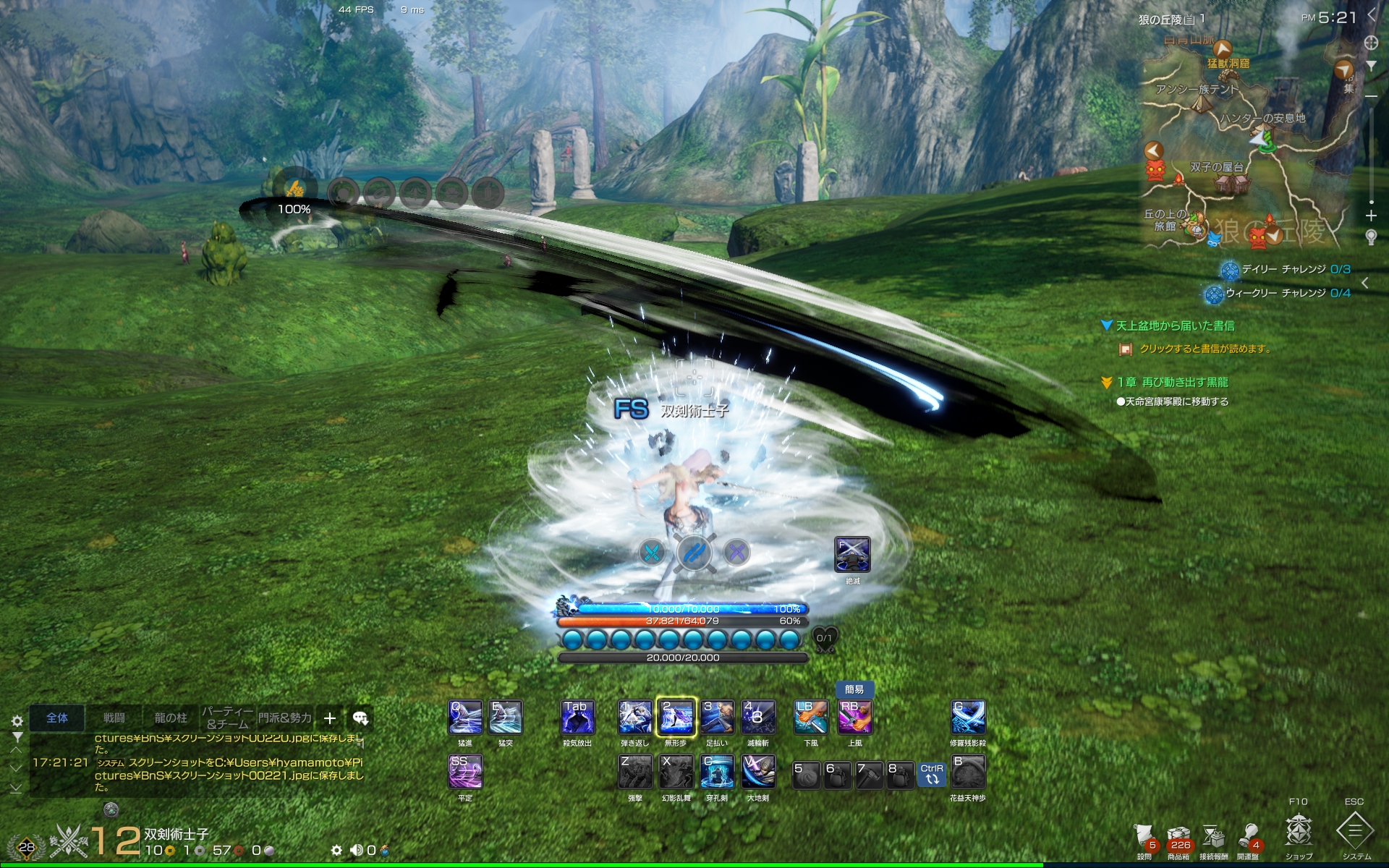This screenshot has width=1389, height=868.
Task: Activate the 足払い kick skill
Action: coord(717,718)
